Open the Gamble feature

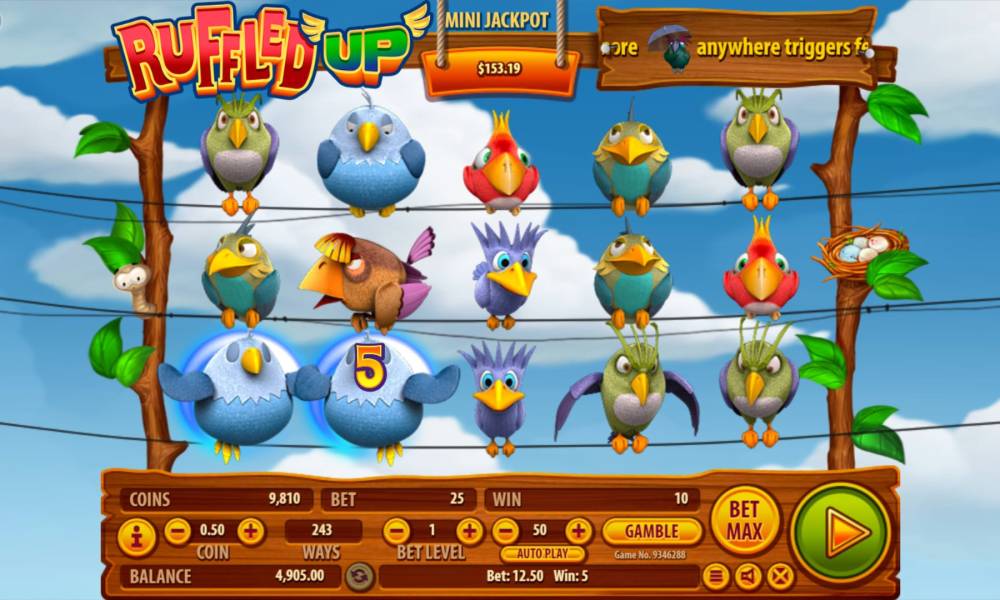click(x=653, y=531)
